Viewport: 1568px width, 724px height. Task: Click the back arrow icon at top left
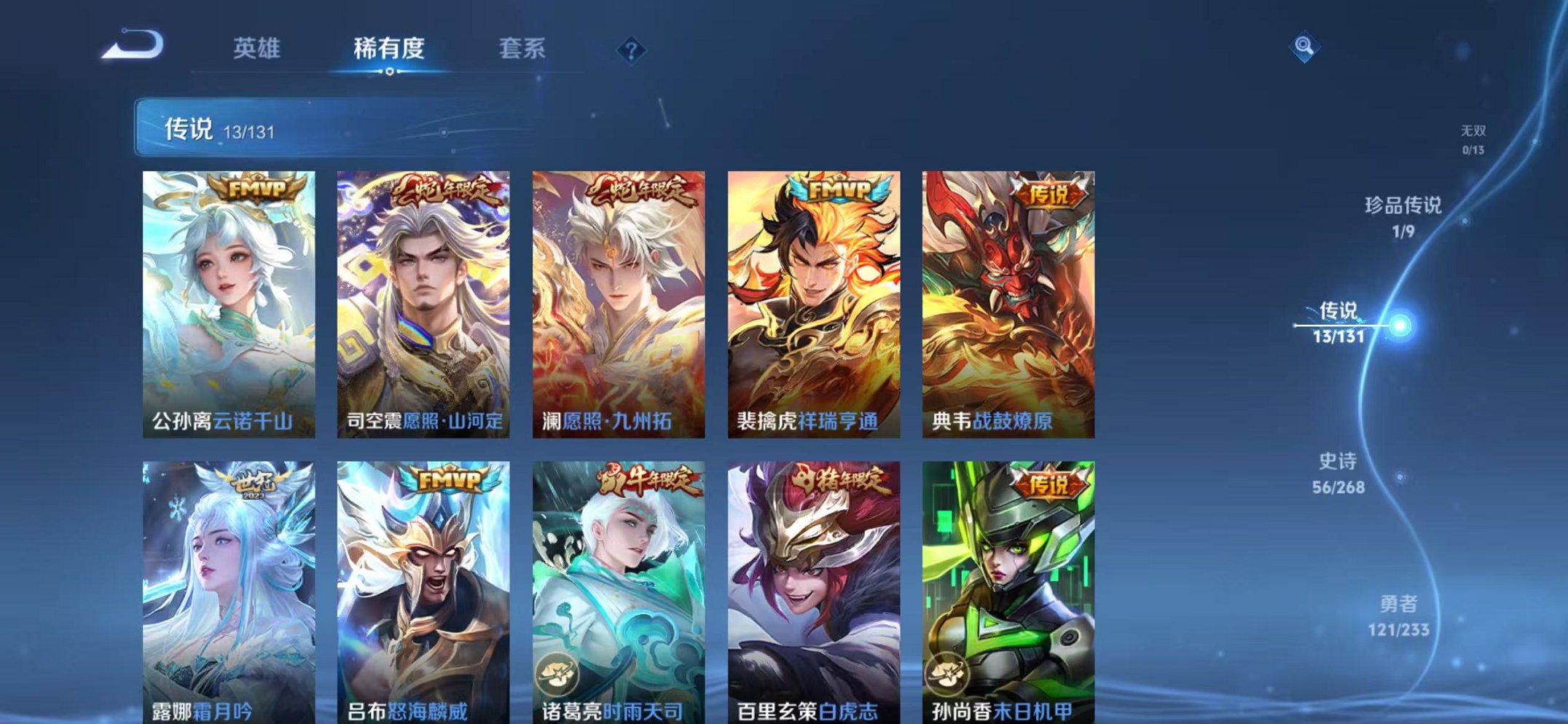point(133,45)
